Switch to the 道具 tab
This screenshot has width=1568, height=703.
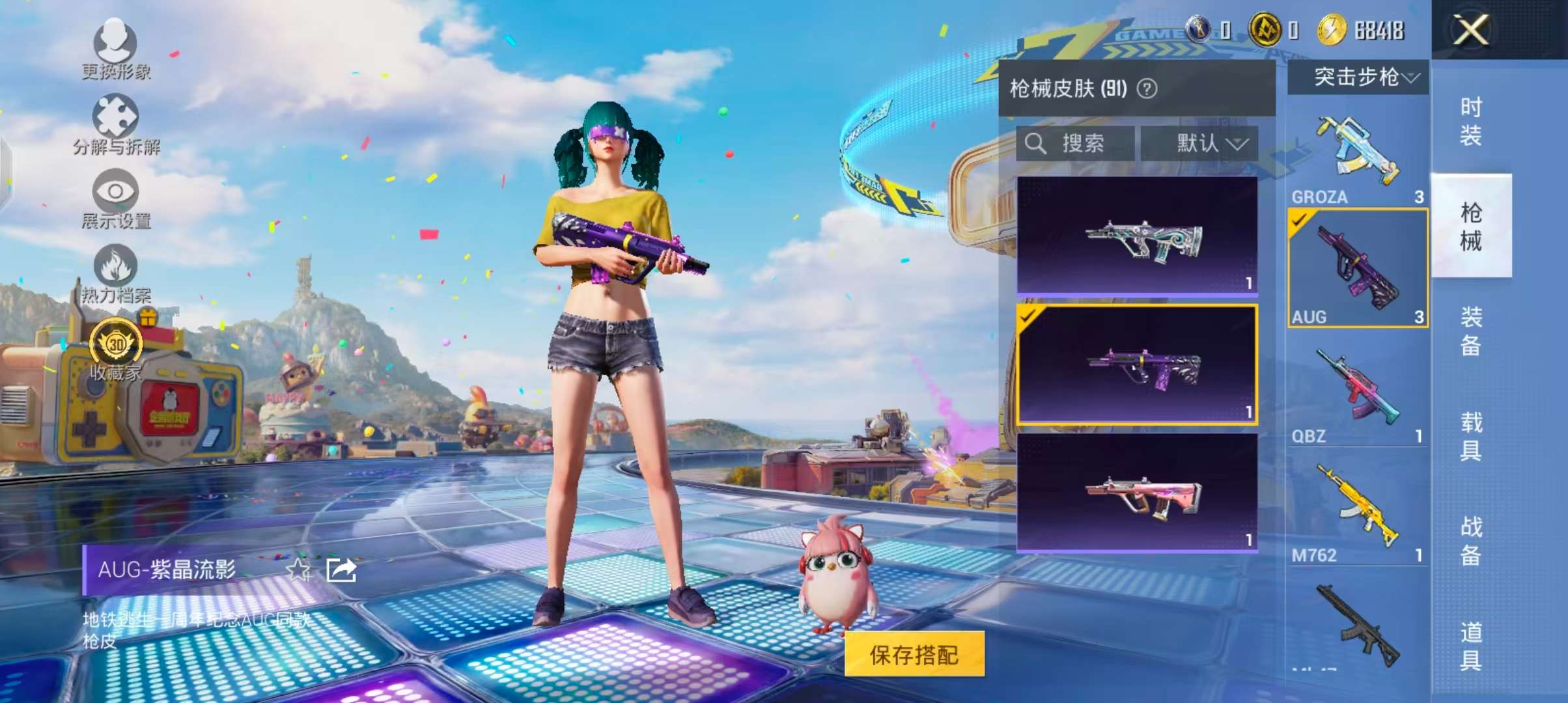[1471, 646]
